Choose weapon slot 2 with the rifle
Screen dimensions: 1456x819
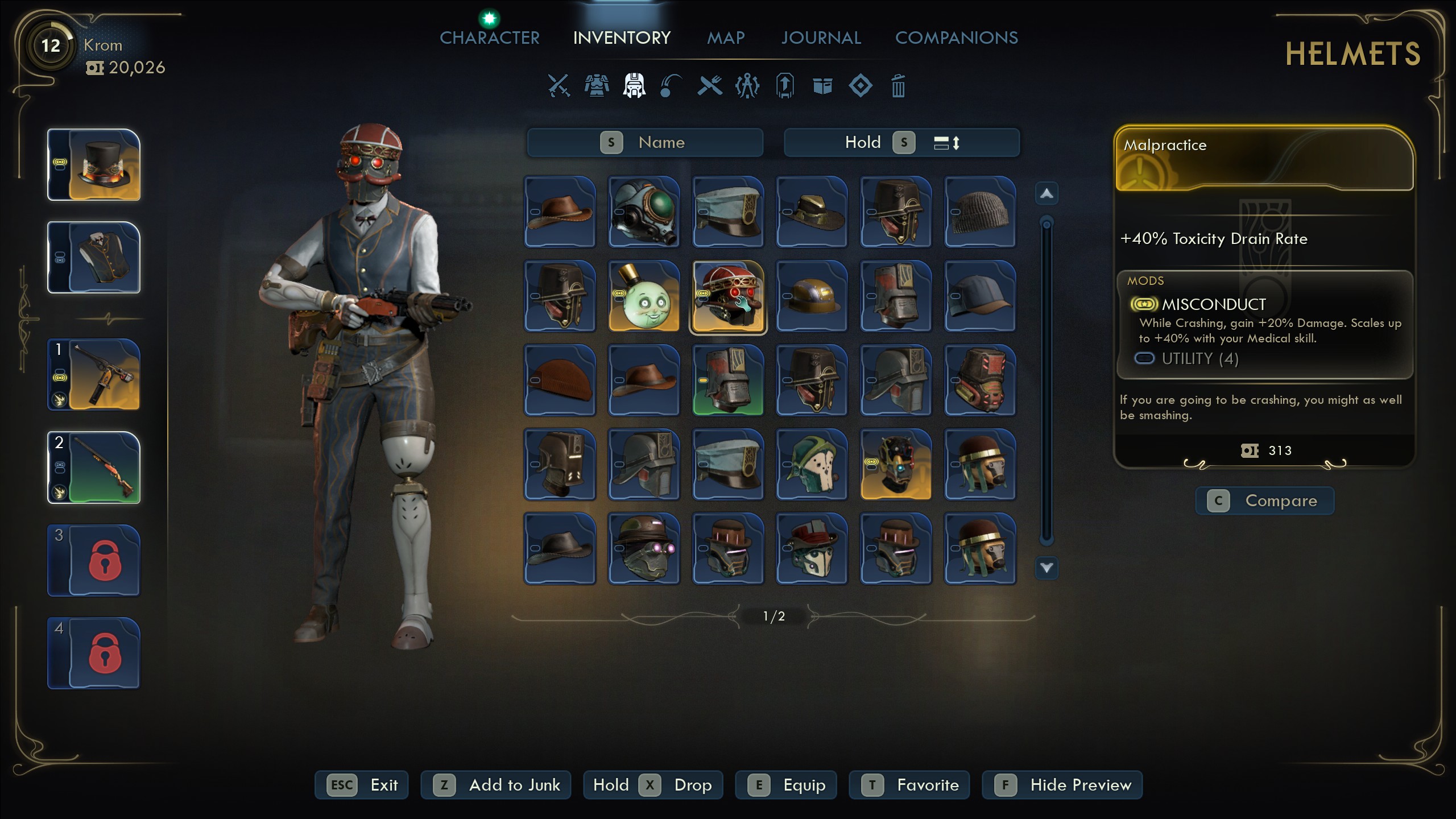94,468
